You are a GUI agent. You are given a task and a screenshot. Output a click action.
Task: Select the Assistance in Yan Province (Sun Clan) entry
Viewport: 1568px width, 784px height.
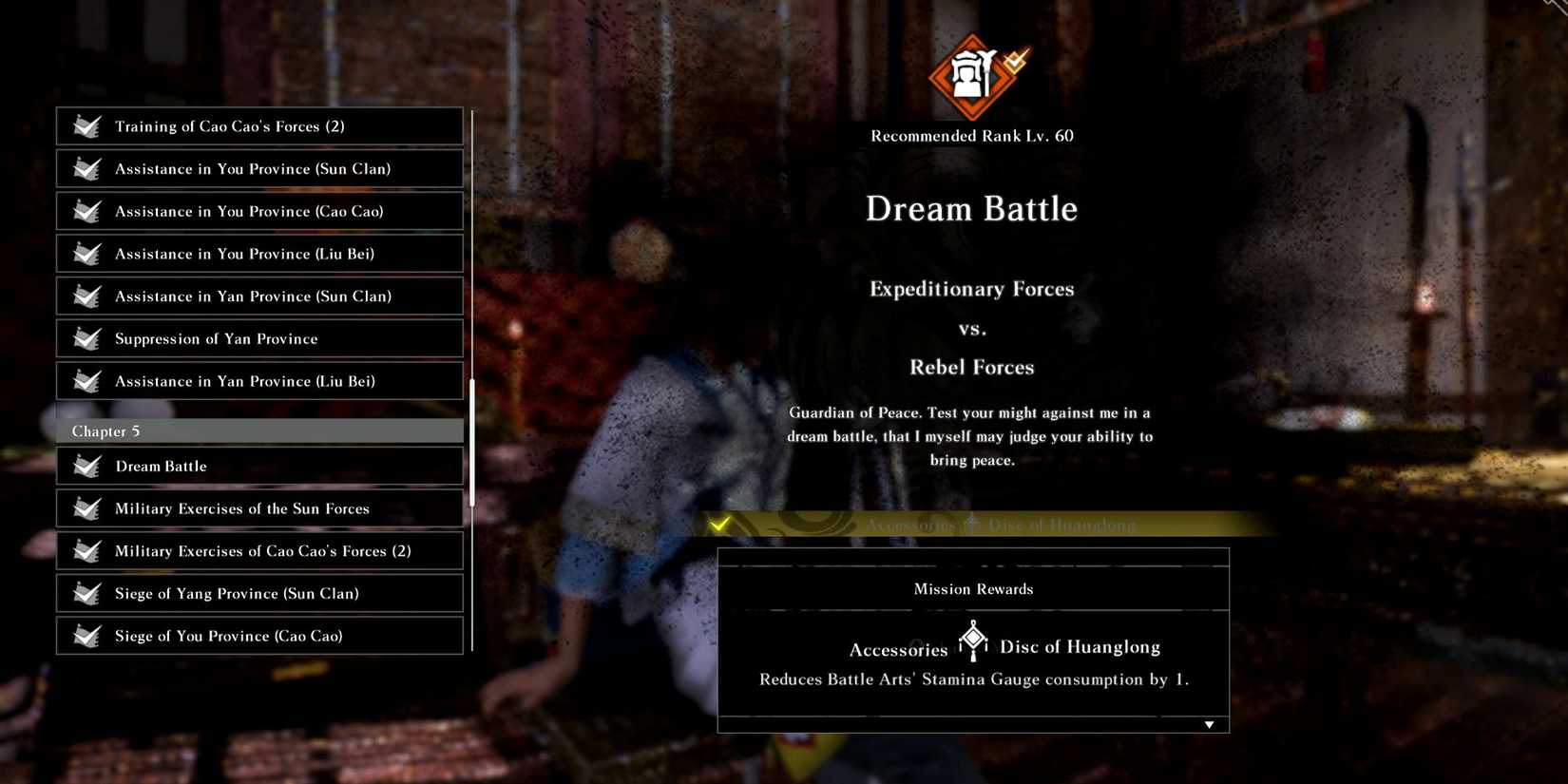tap(258, 296)
